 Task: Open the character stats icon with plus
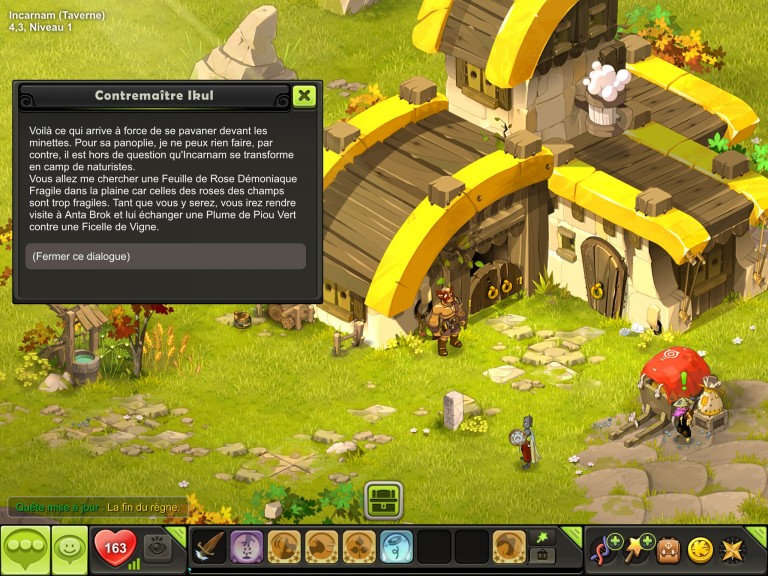point(605,548)
